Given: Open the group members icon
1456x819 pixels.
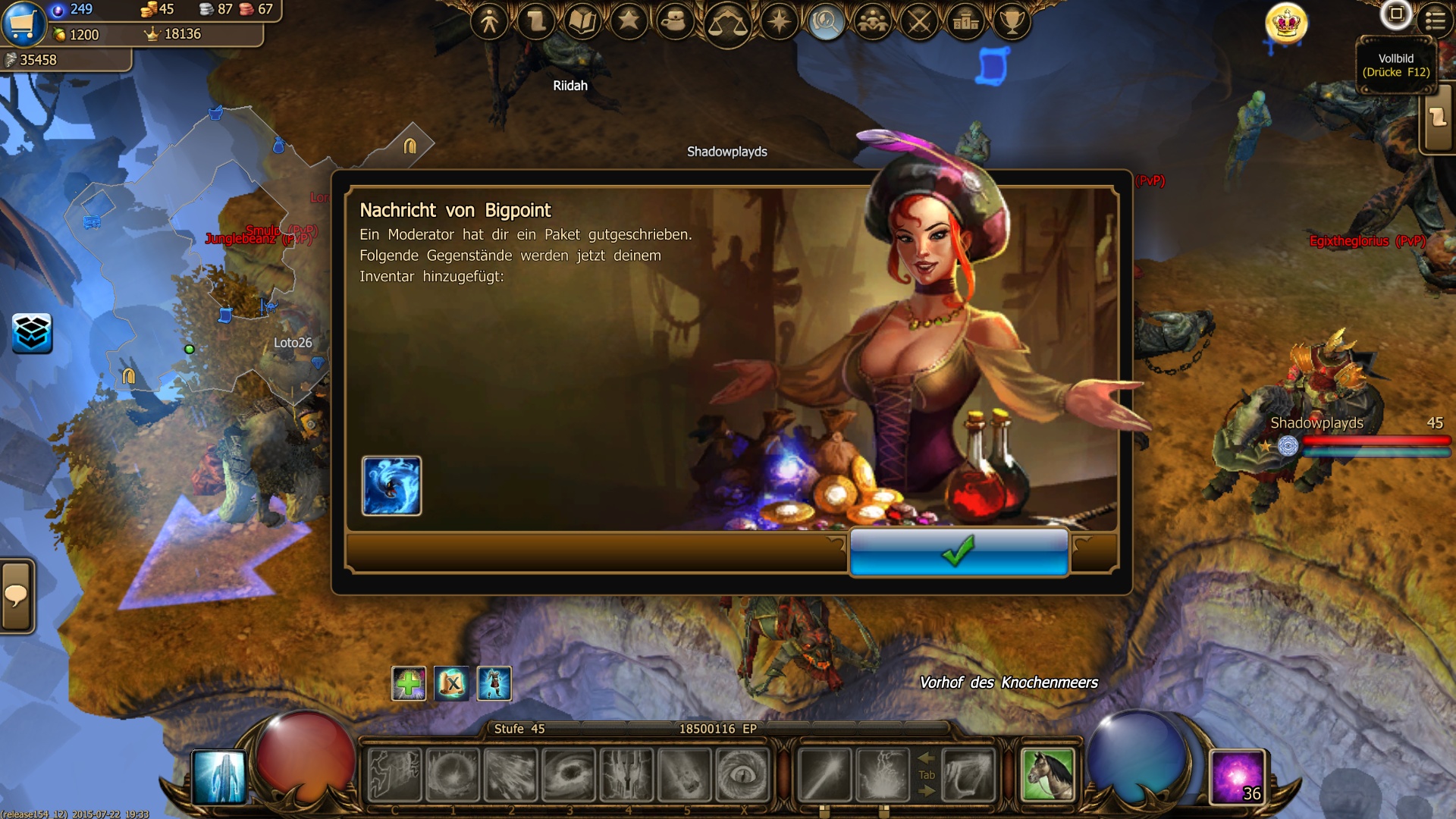Looking at the screenshot, I should click(873, 21).
